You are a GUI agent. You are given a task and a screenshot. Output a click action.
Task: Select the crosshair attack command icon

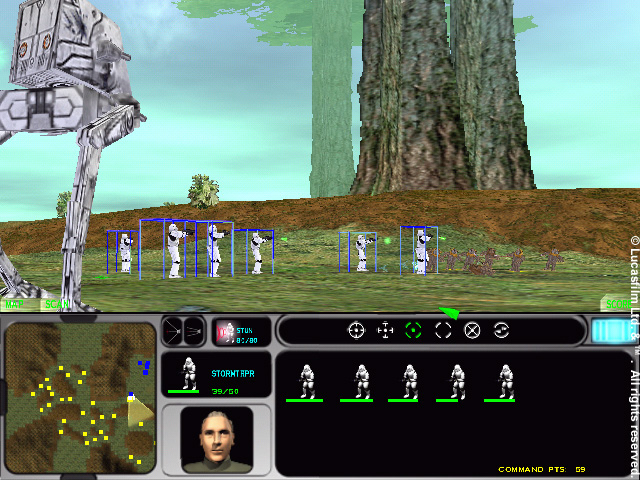356,330
